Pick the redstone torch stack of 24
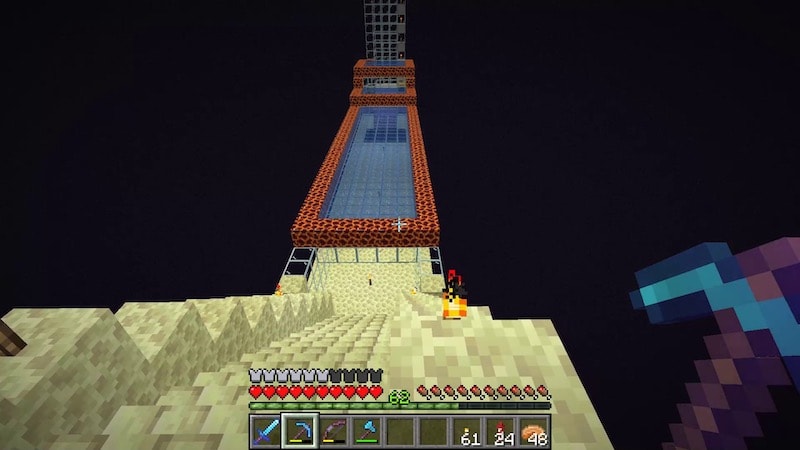This screenshot has width=800, height=450. [x=501, y=431]
